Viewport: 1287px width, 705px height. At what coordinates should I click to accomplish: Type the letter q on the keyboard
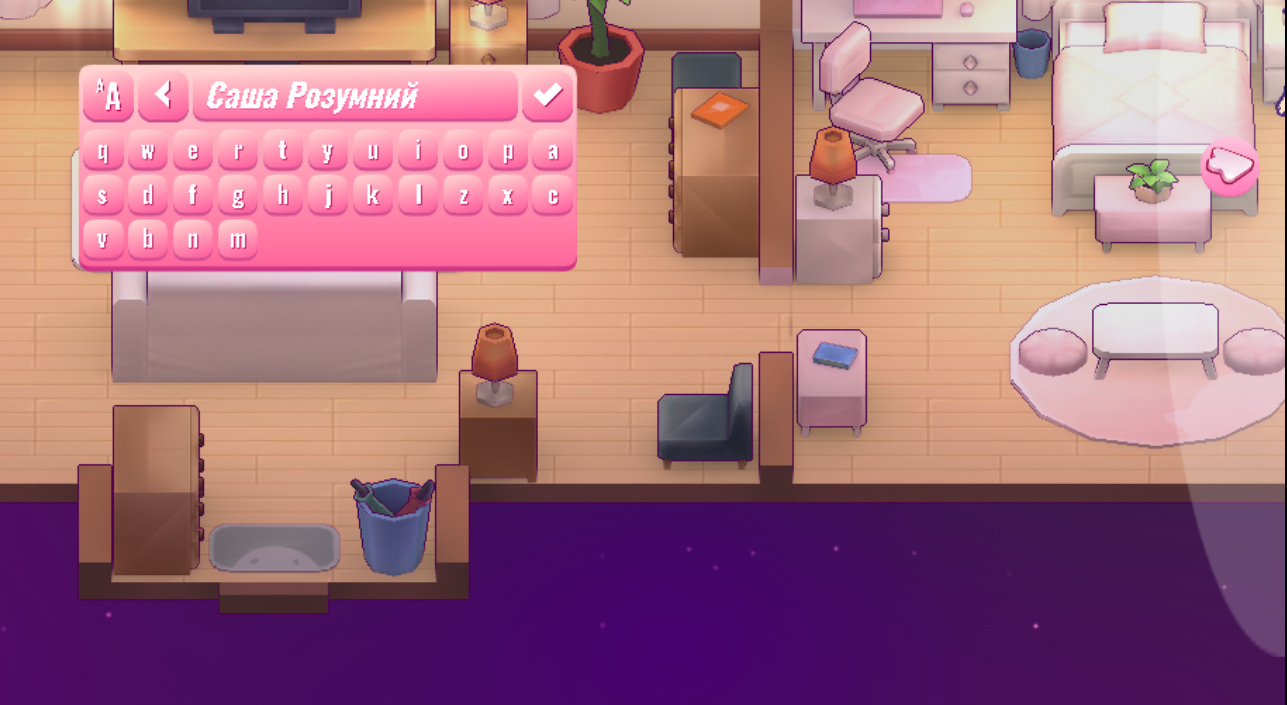click(103, 151)
